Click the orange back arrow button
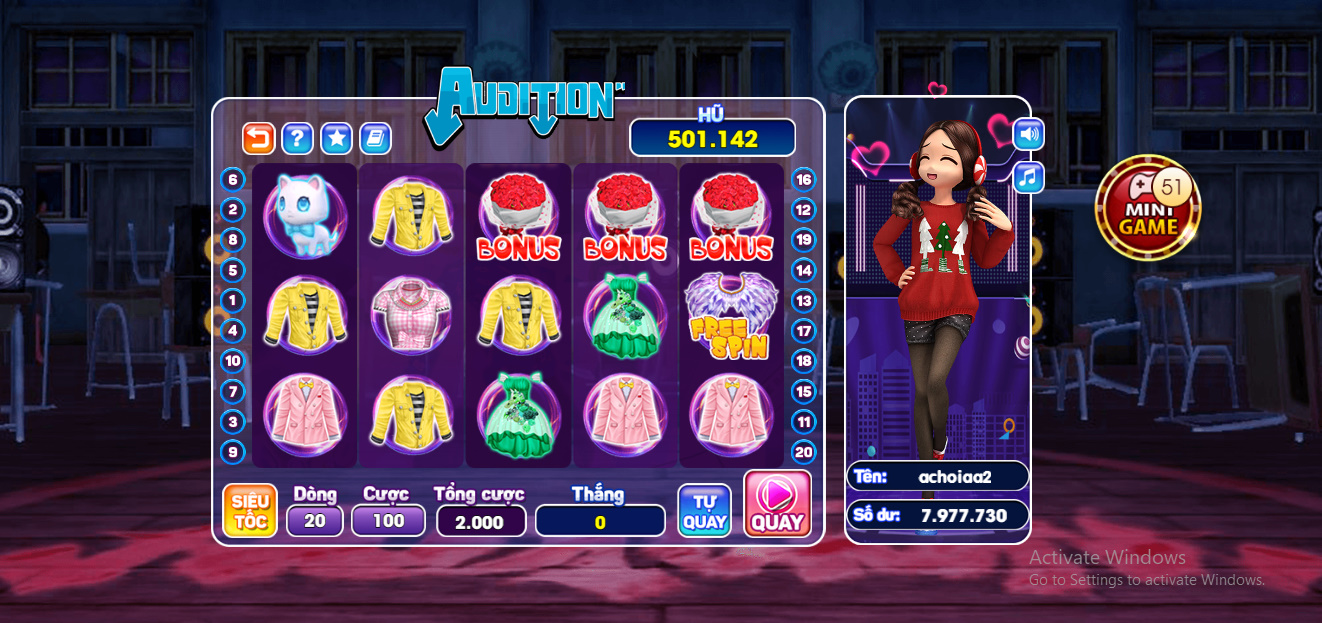This screenshot has height=623, width=1322. [x=259, y=138]
